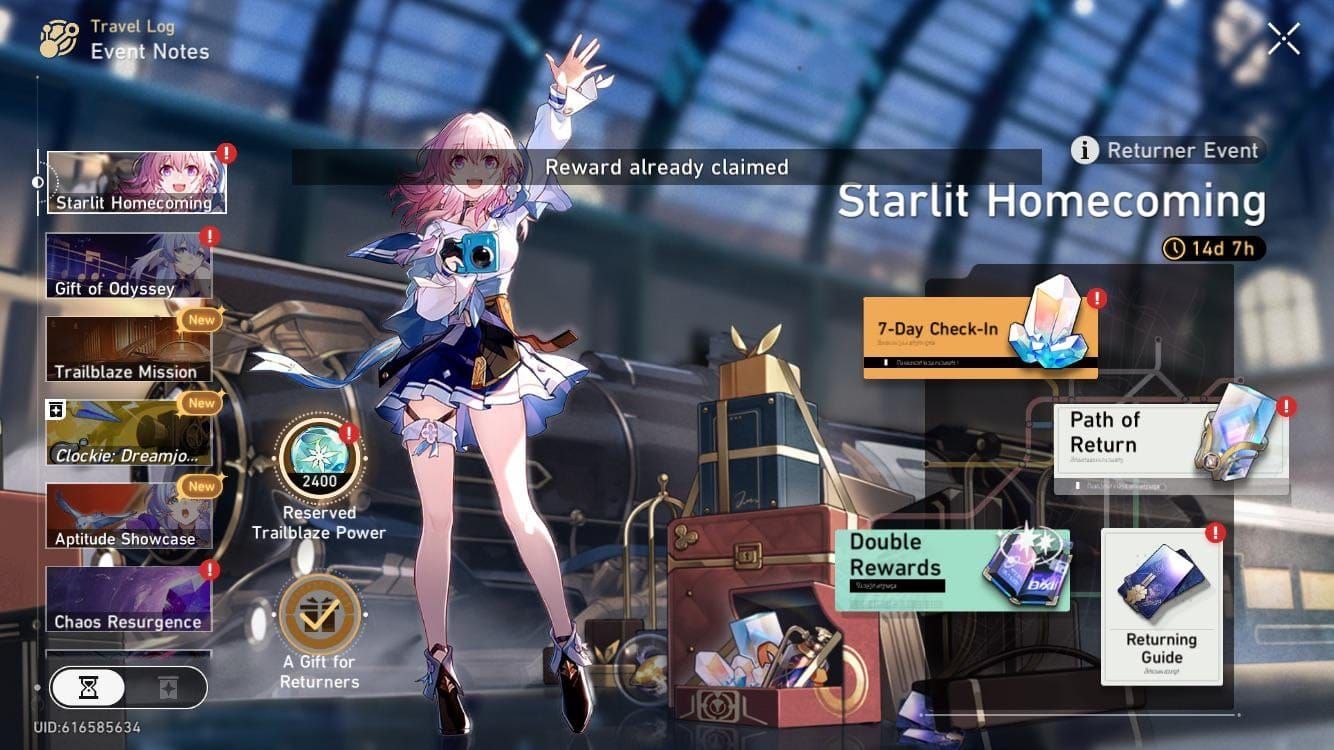Image resolution: width=1334 pixels, height=750 pixels.
Task: View the Aptitude Showcase event
Action: pyautogui.click(x=128, y=516)
